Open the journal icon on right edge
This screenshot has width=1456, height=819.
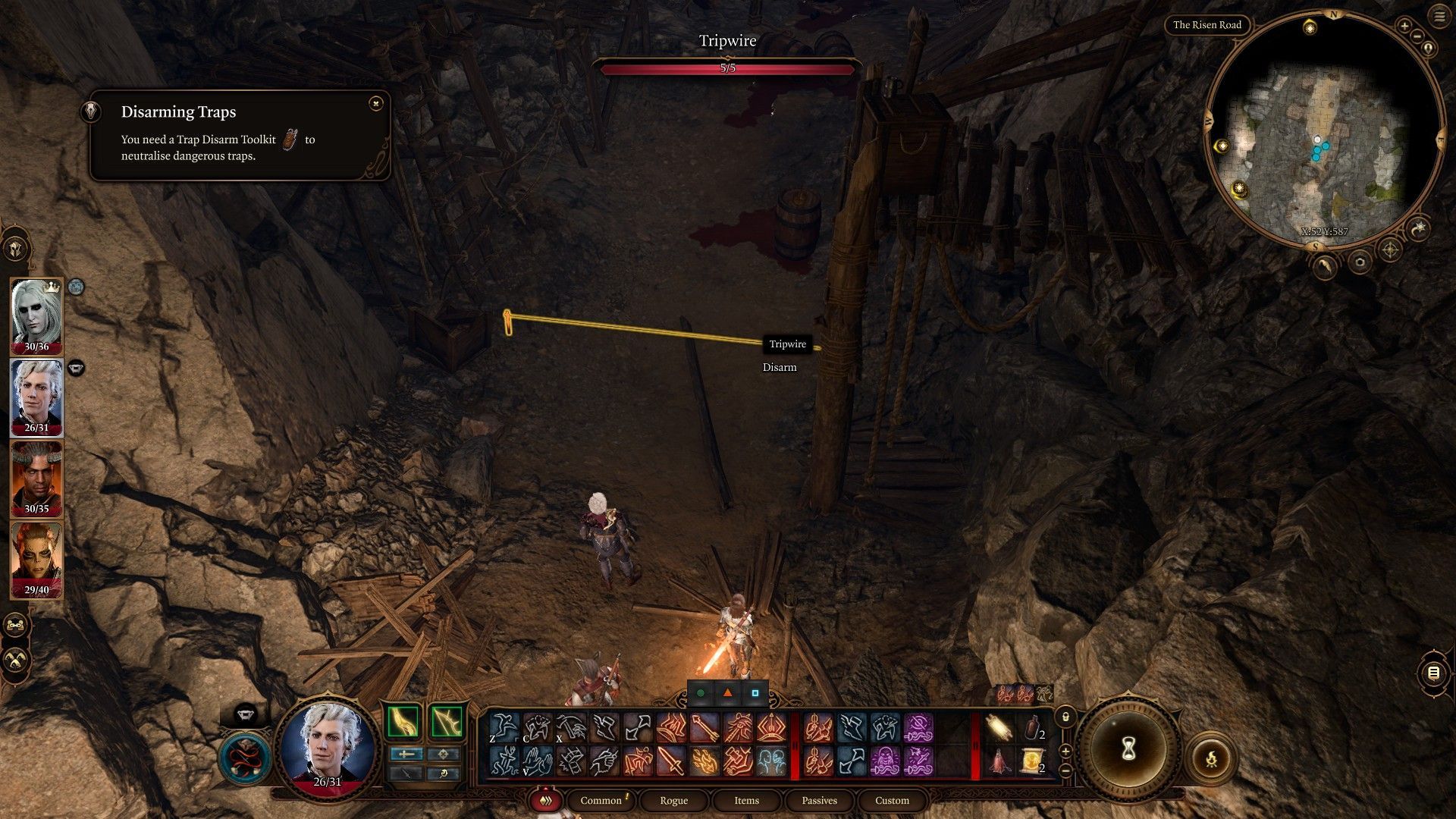click(1433, 673)
